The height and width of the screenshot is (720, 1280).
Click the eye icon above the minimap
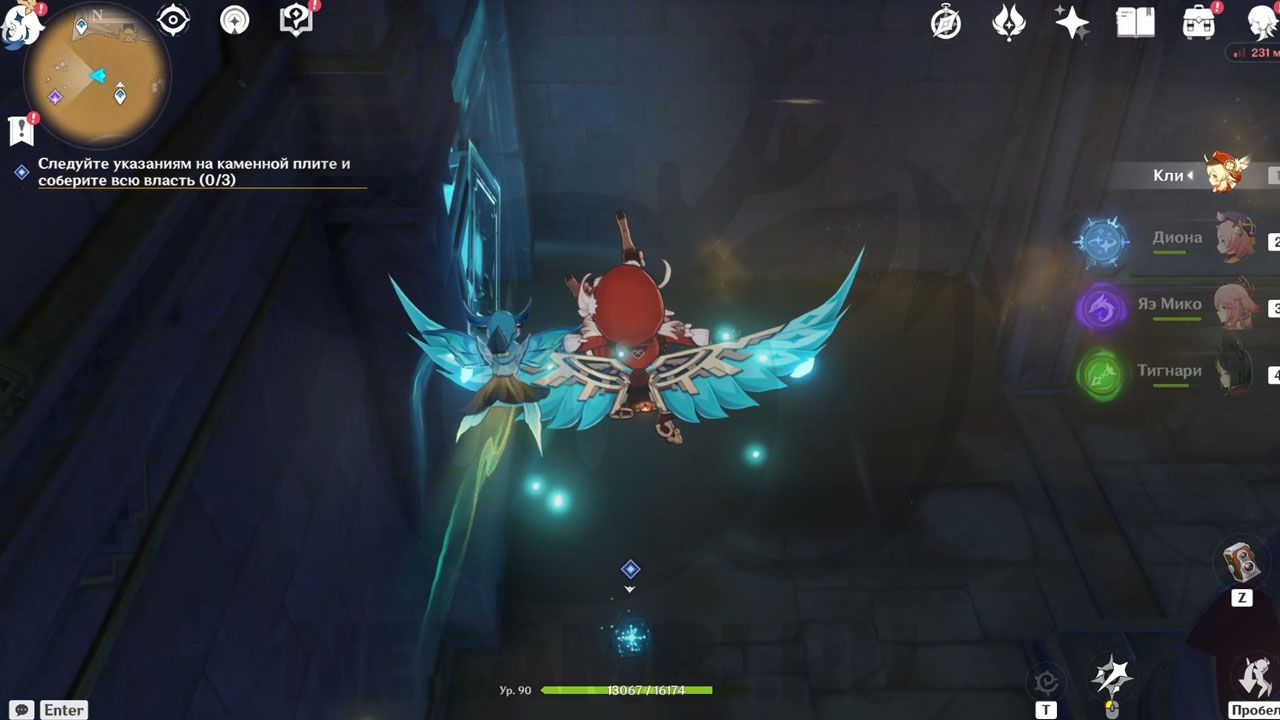tap(174, 20)
